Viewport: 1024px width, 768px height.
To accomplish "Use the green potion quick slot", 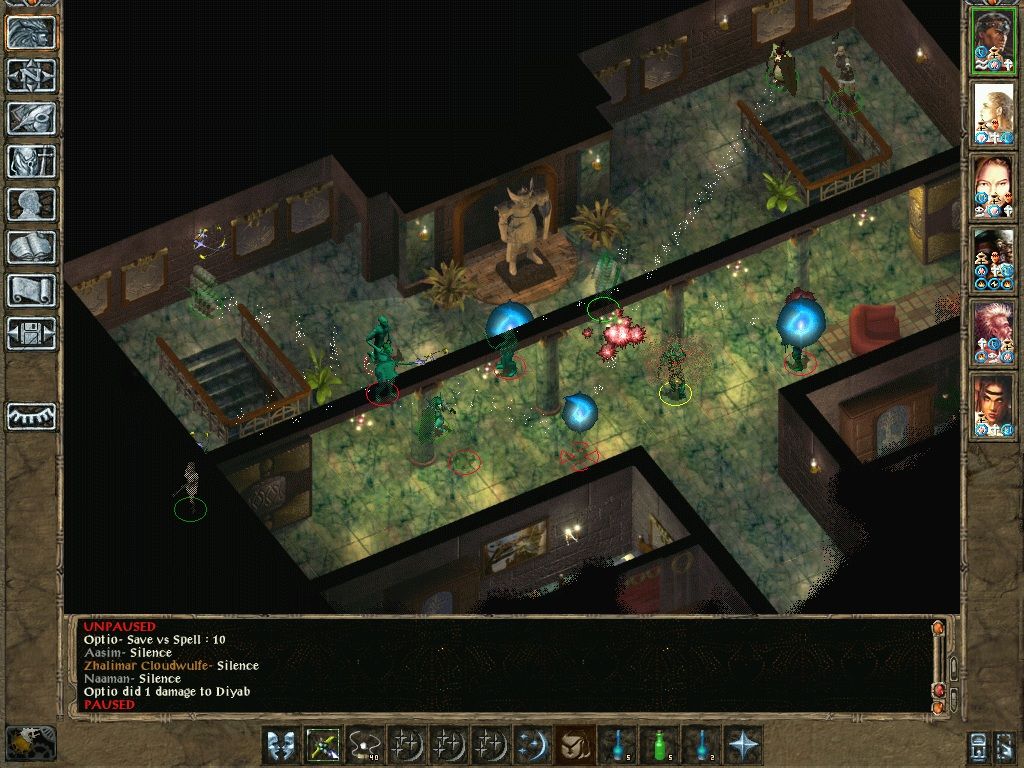I will coord(658,745).
